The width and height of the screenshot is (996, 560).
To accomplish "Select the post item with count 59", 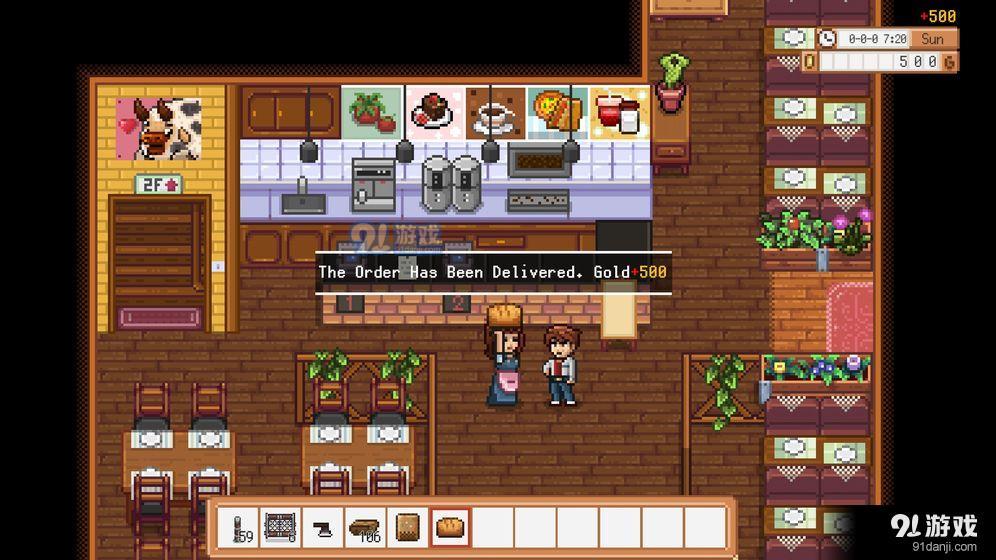I will pyautogui.click(x=239, y=527).
